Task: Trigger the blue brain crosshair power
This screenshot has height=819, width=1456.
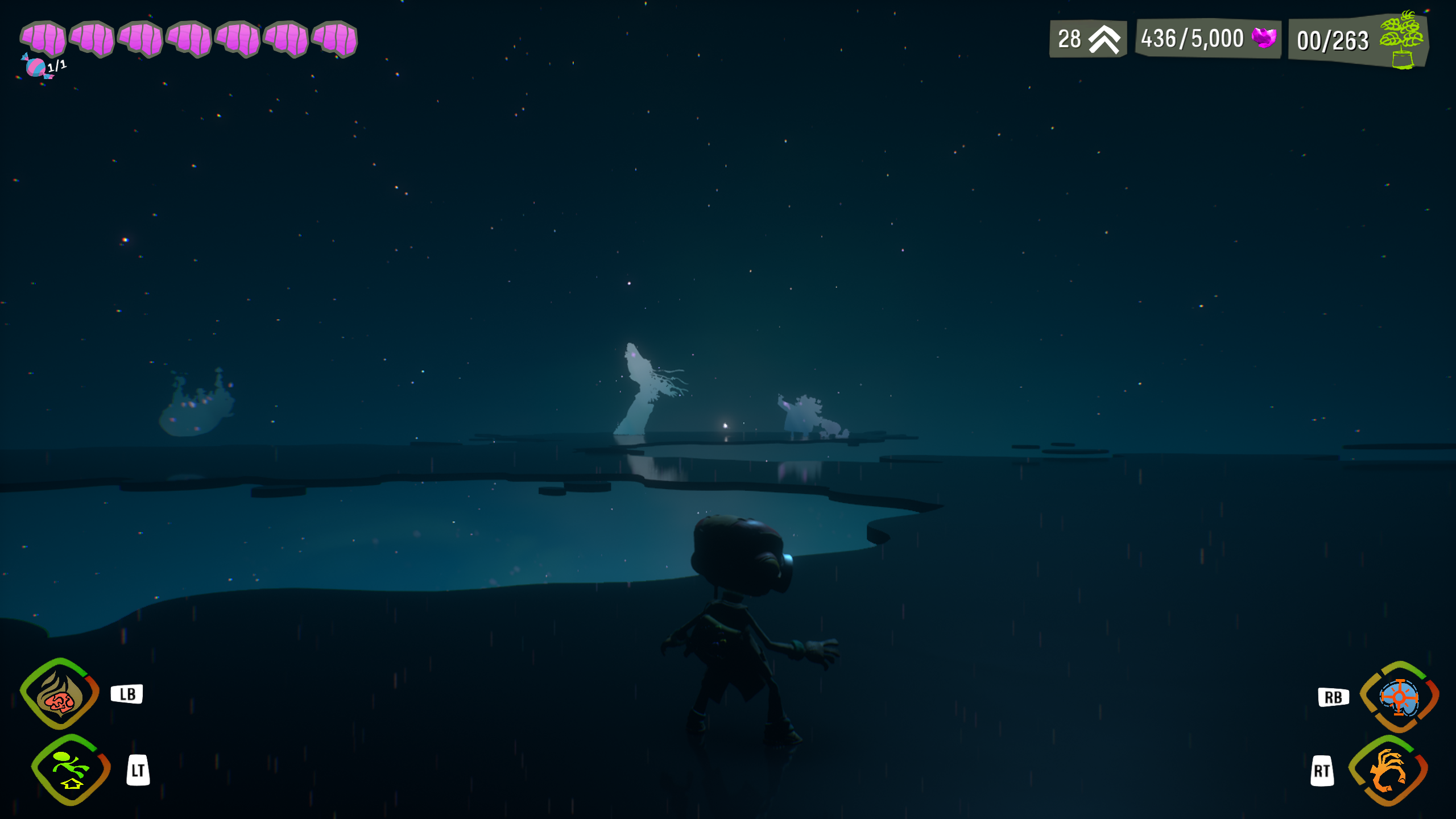Action: click(x=1399, y=697)
